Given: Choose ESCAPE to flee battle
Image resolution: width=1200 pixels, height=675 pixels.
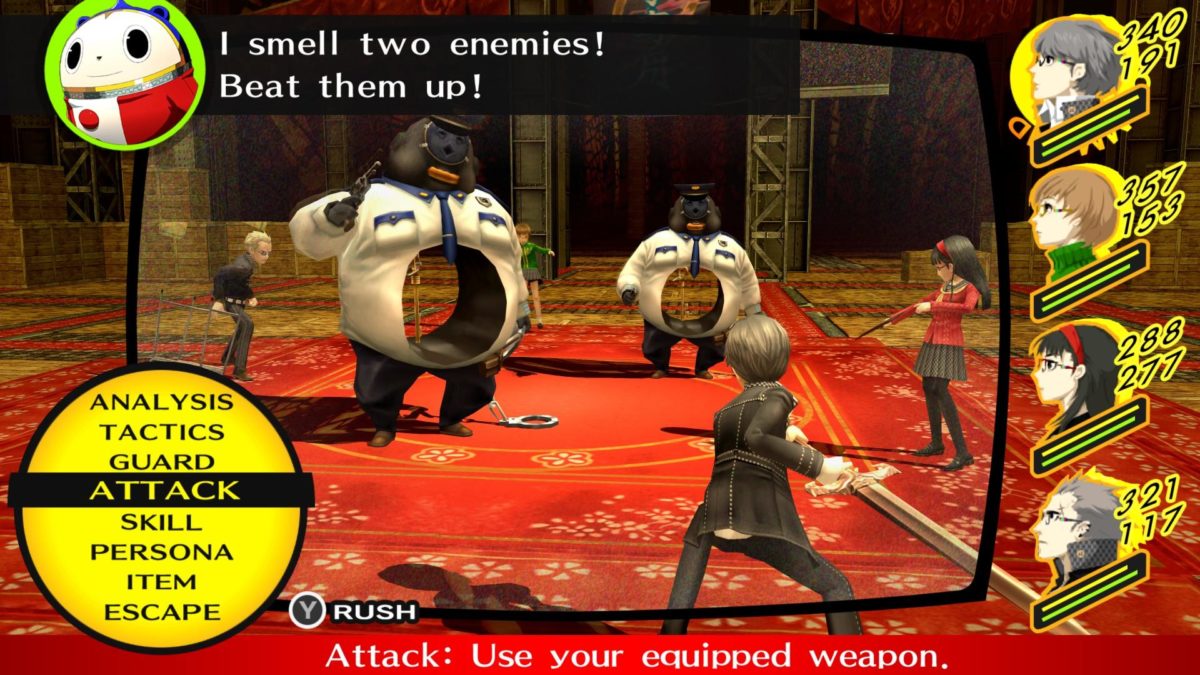Looking at the screenshot, I should 161,611.
